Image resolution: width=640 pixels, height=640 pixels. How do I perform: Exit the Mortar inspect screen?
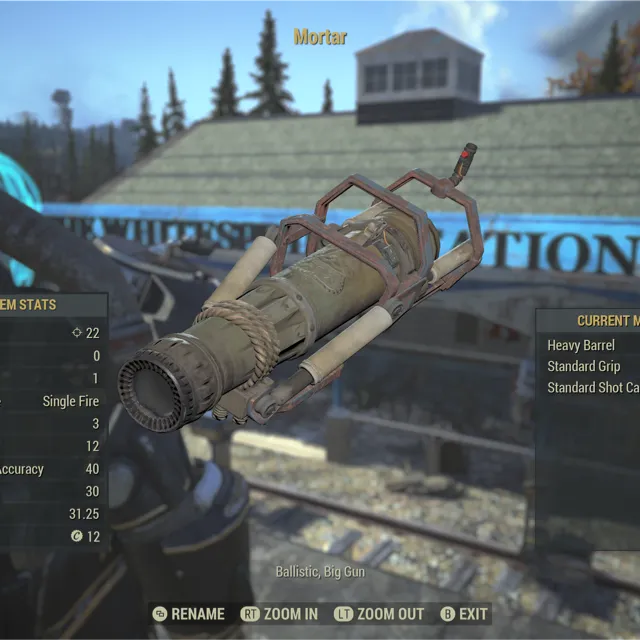click(x=465, y=614)
